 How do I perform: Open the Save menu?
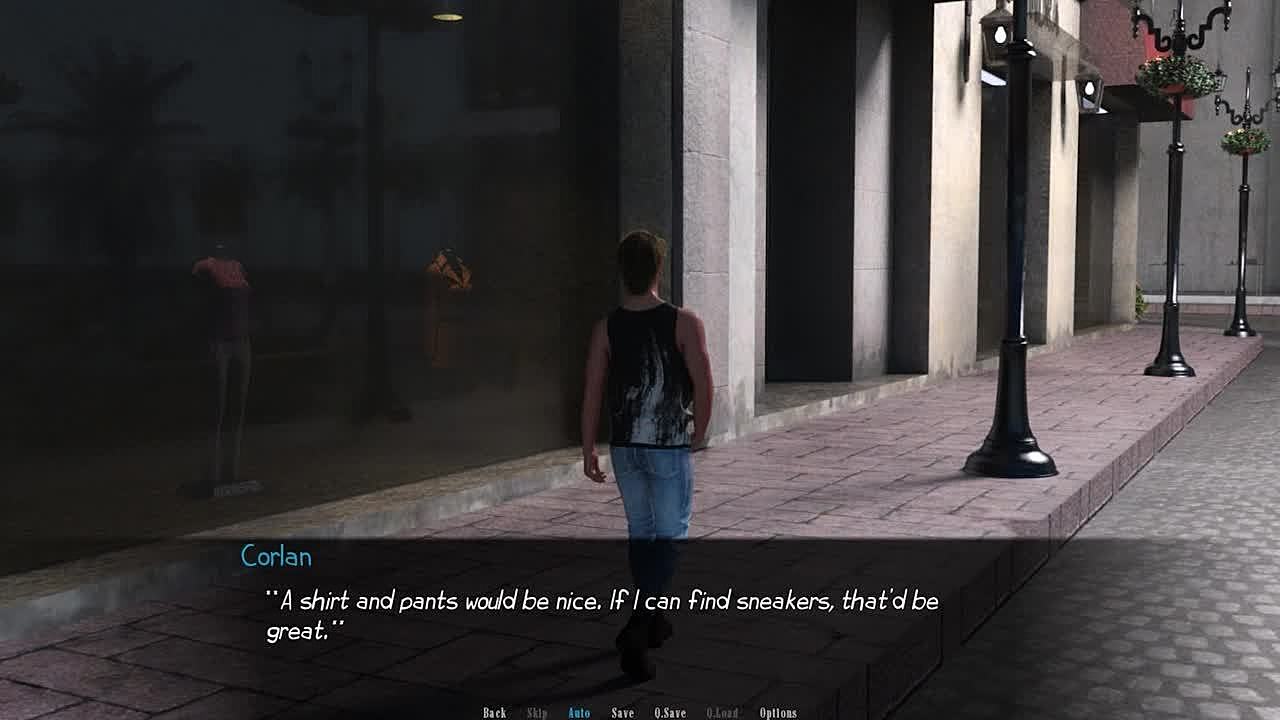click(622, 713)
